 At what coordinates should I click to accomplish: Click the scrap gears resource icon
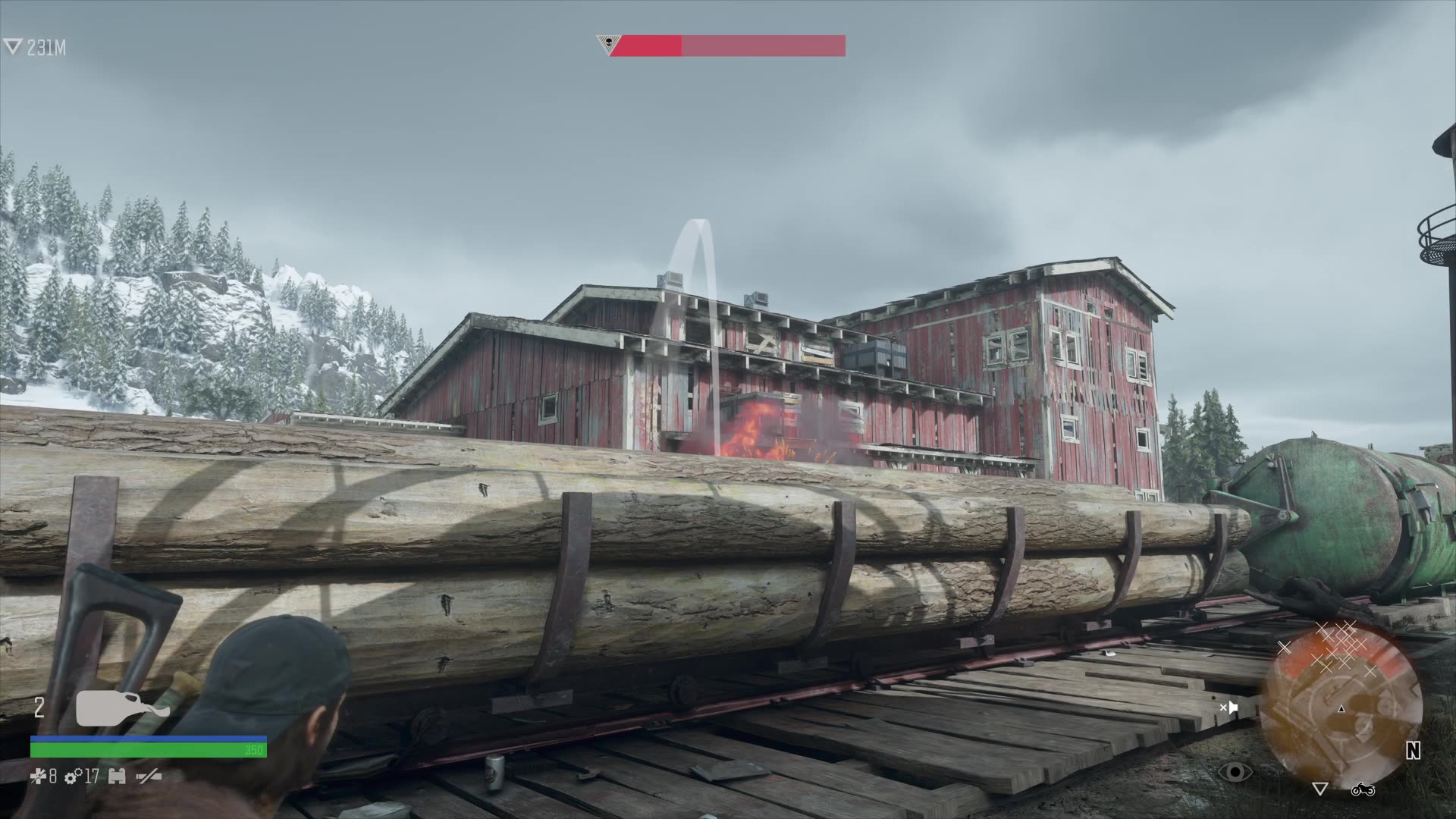point(74,777)
